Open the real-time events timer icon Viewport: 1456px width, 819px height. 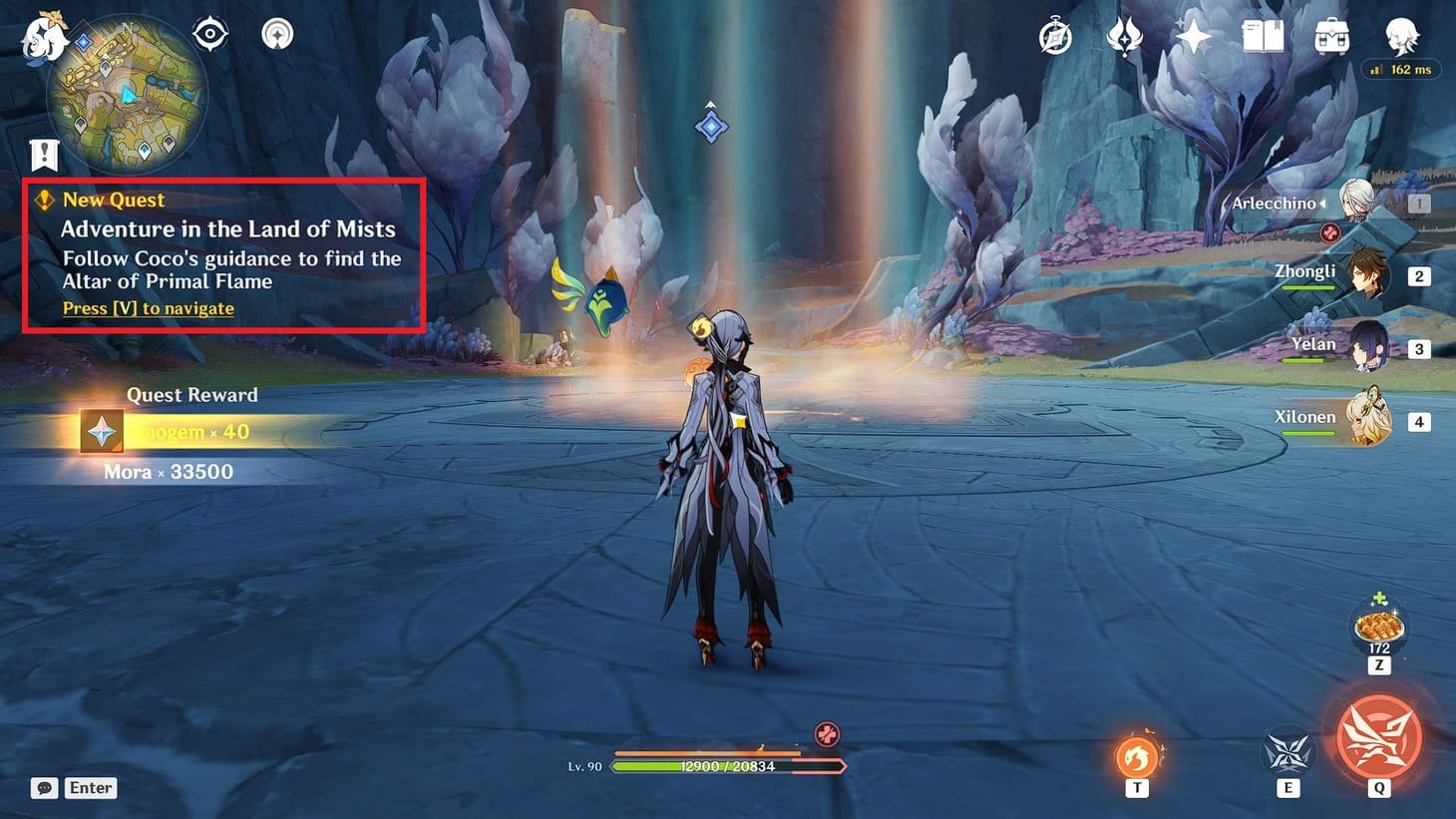click(x=1054, y=38)
